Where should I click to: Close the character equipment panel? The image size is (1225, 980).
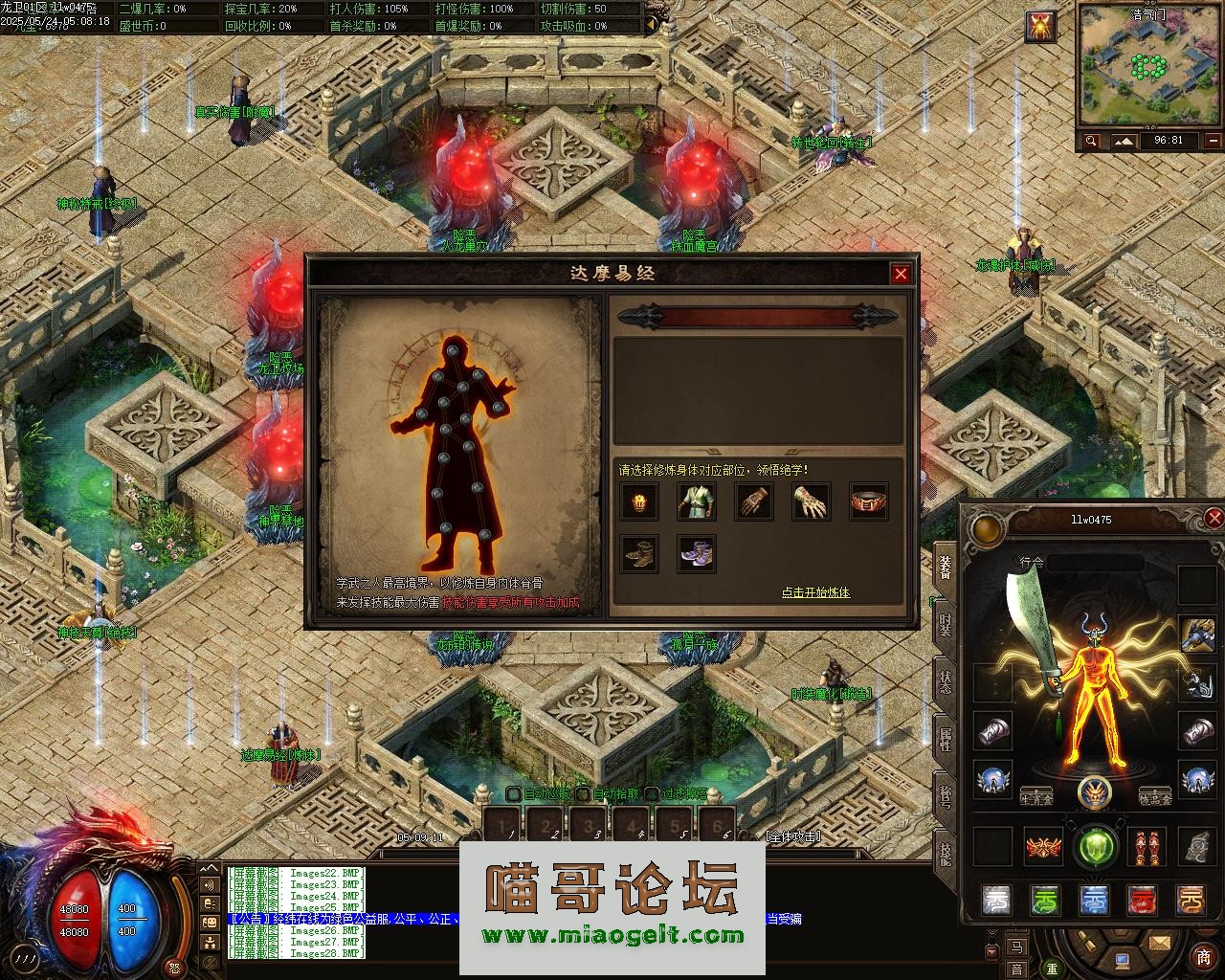click(1214, 519)
